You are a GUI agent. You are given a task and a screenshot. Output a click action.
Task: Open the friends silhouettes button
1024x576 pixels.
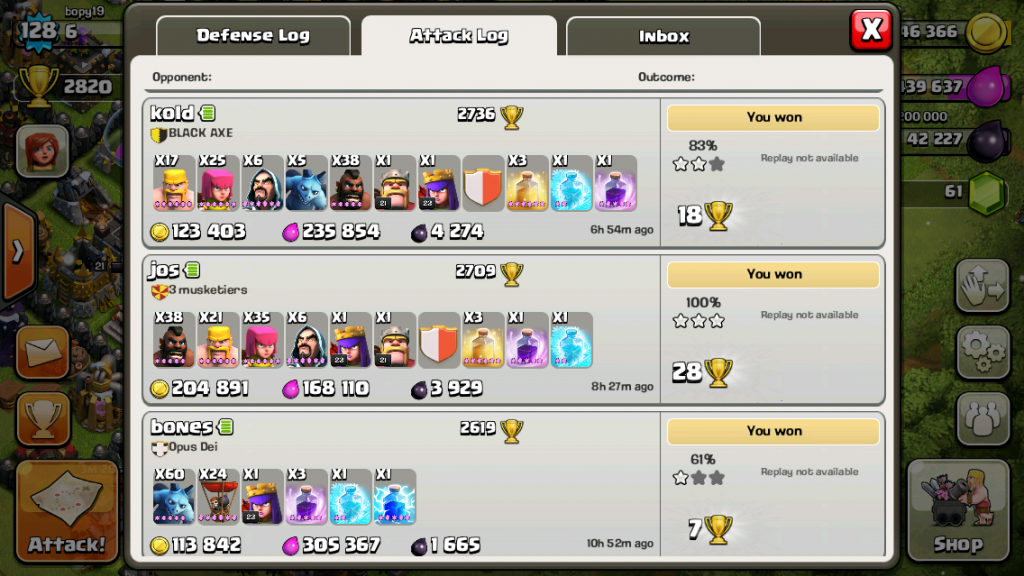983,418
